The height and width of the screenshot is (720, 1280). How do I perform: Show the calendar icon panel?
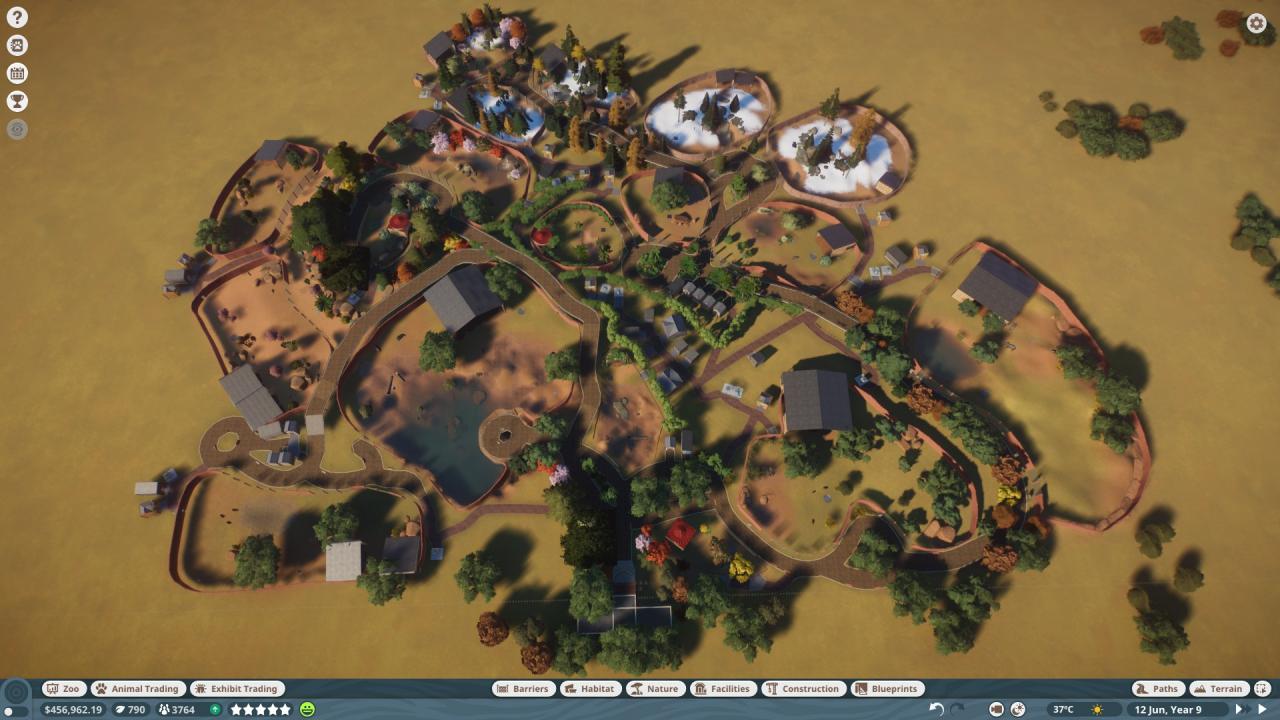point(17,73)
